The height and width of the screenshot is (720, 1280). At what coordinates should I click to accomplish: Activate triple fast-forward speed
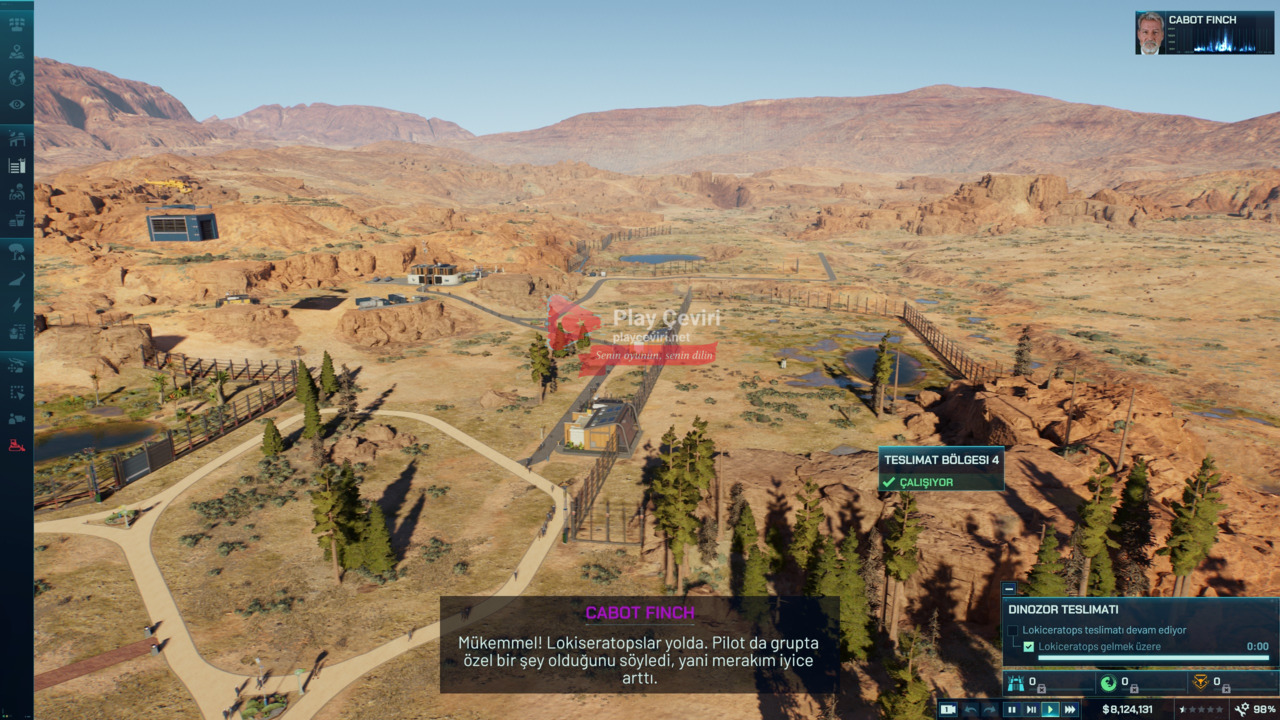coord(1070,710)
